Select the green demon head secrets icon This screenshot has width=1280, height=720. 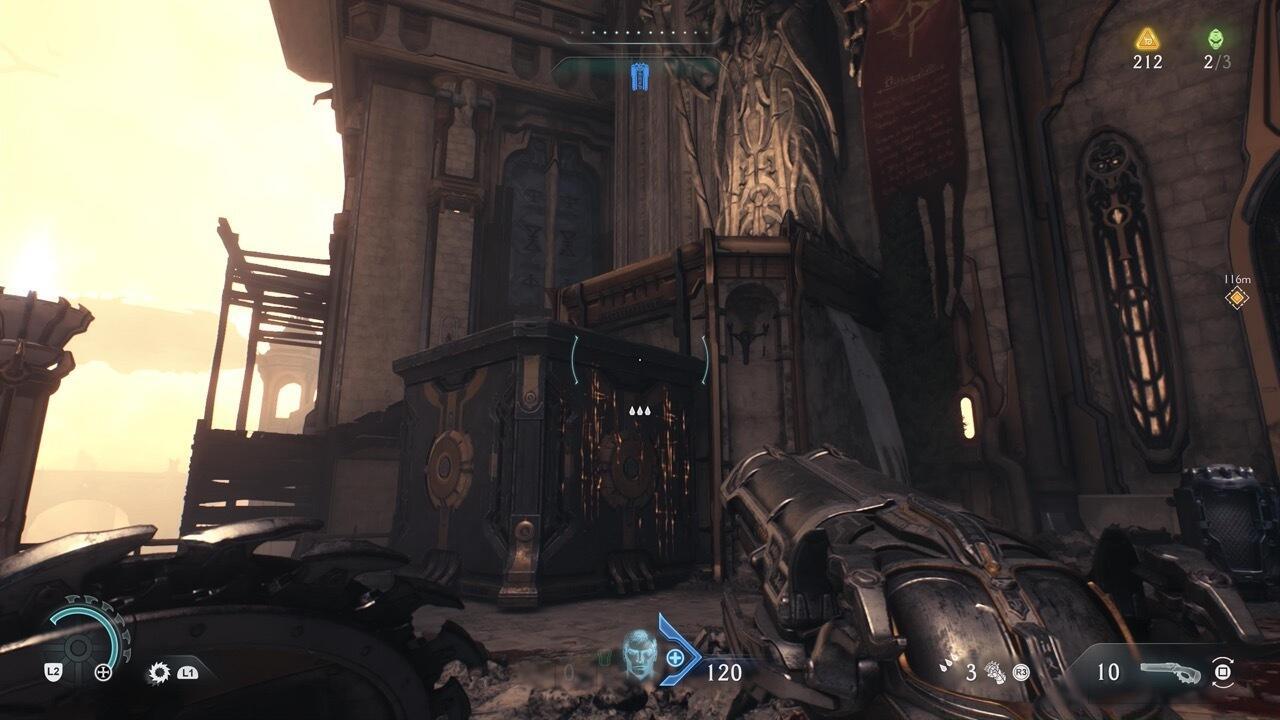tap(1216, 39)
